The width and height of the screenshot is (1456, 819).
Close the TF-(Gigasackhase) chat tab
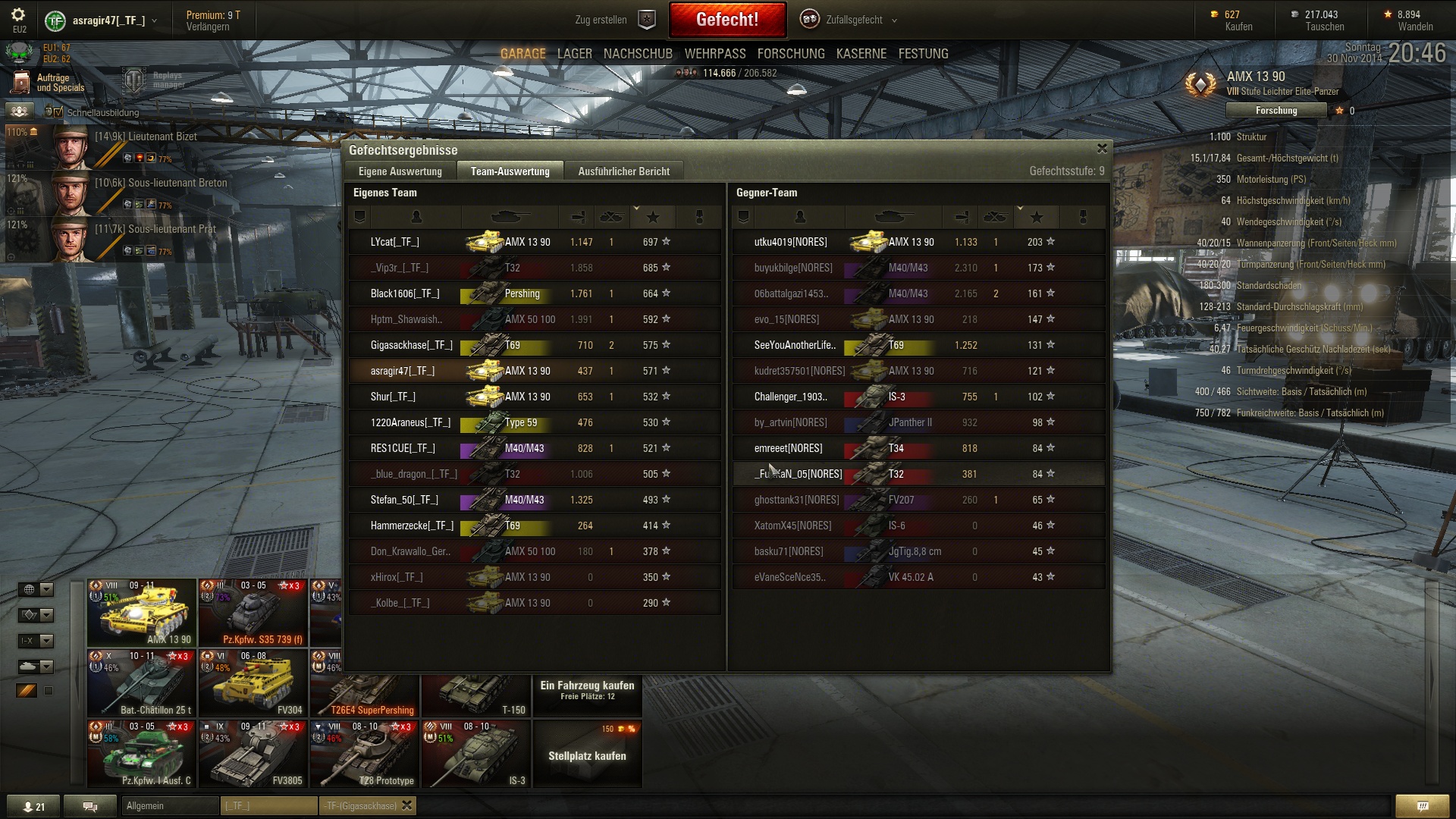click(407, 805)
